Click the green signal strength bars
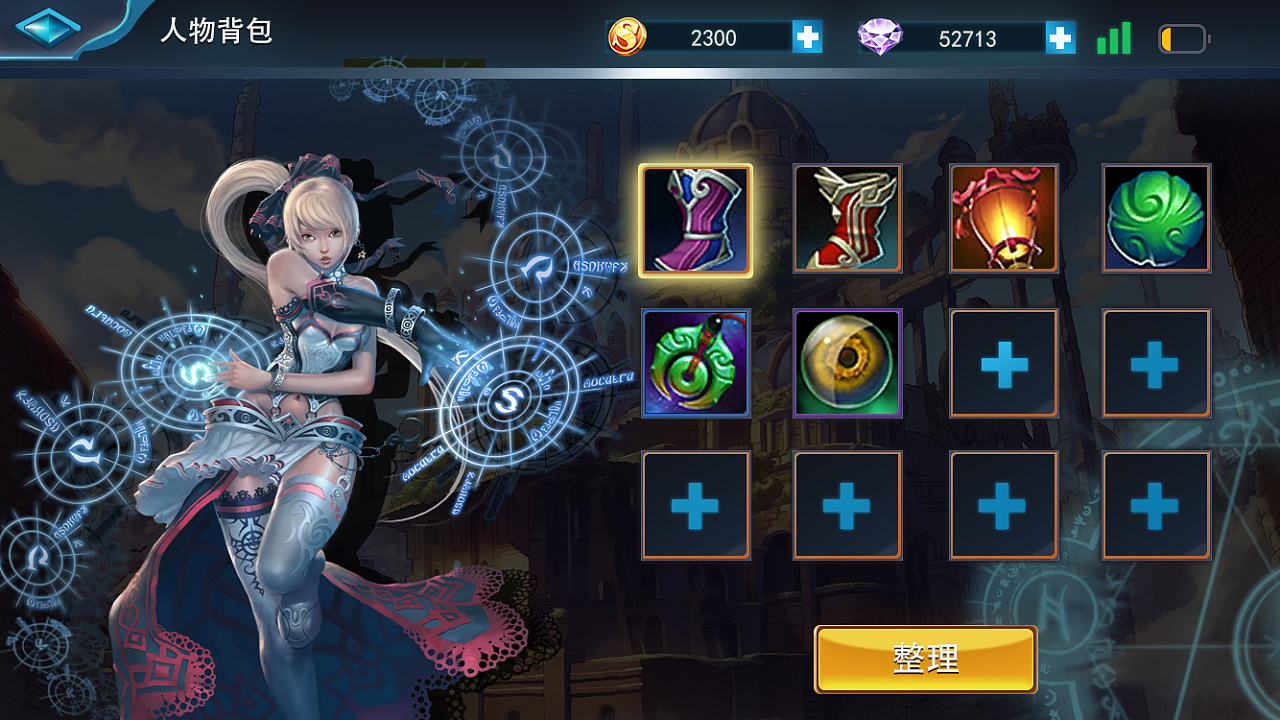Viewport: 1280px width, 720px height. tap(1113, 37)
